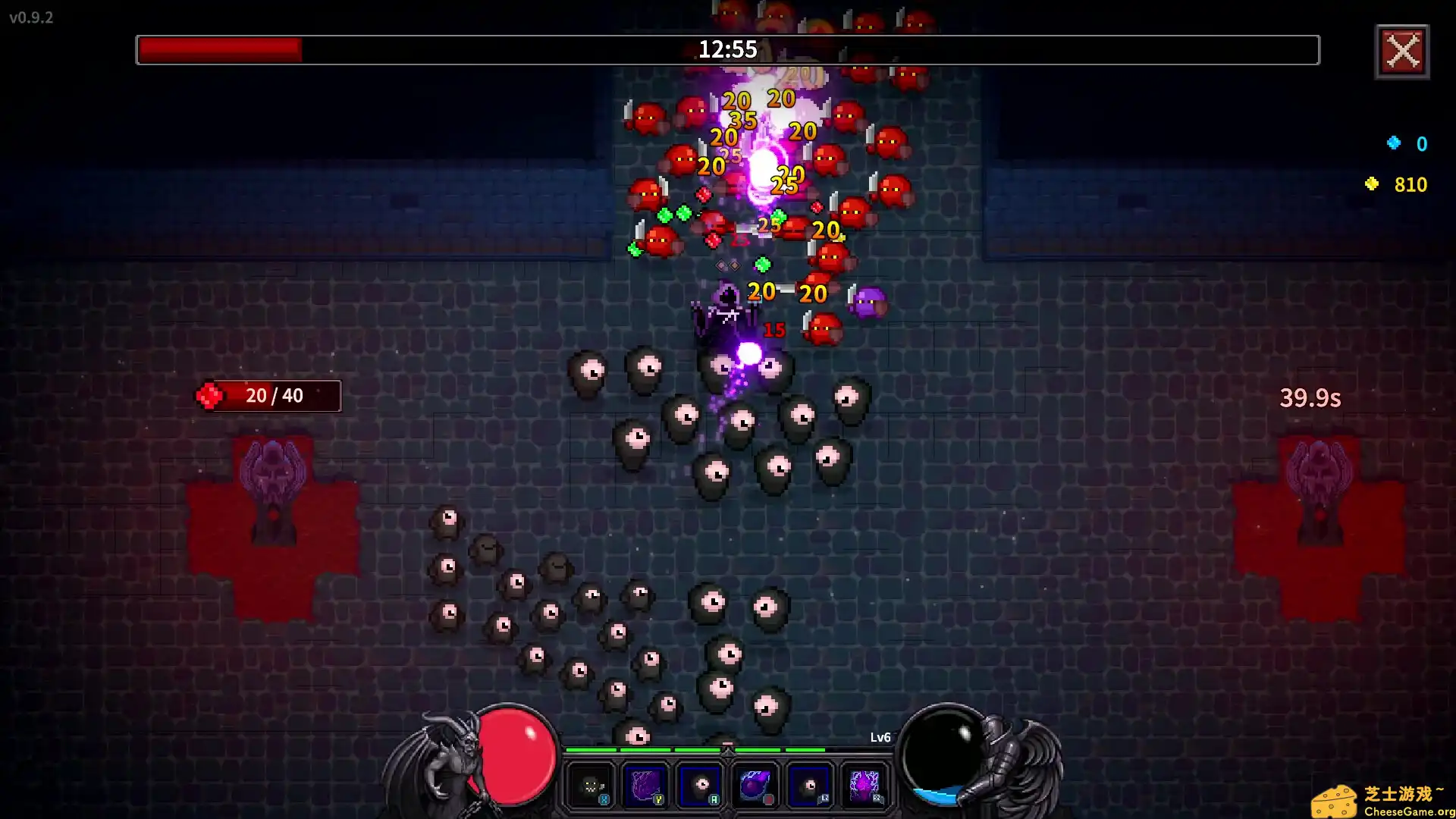Image resolution: width=1456 pixels, height=819 pixels.
Task: Select the purple ghost skill bound to Y
Action: pyautogui.click(x=645, y=785)
